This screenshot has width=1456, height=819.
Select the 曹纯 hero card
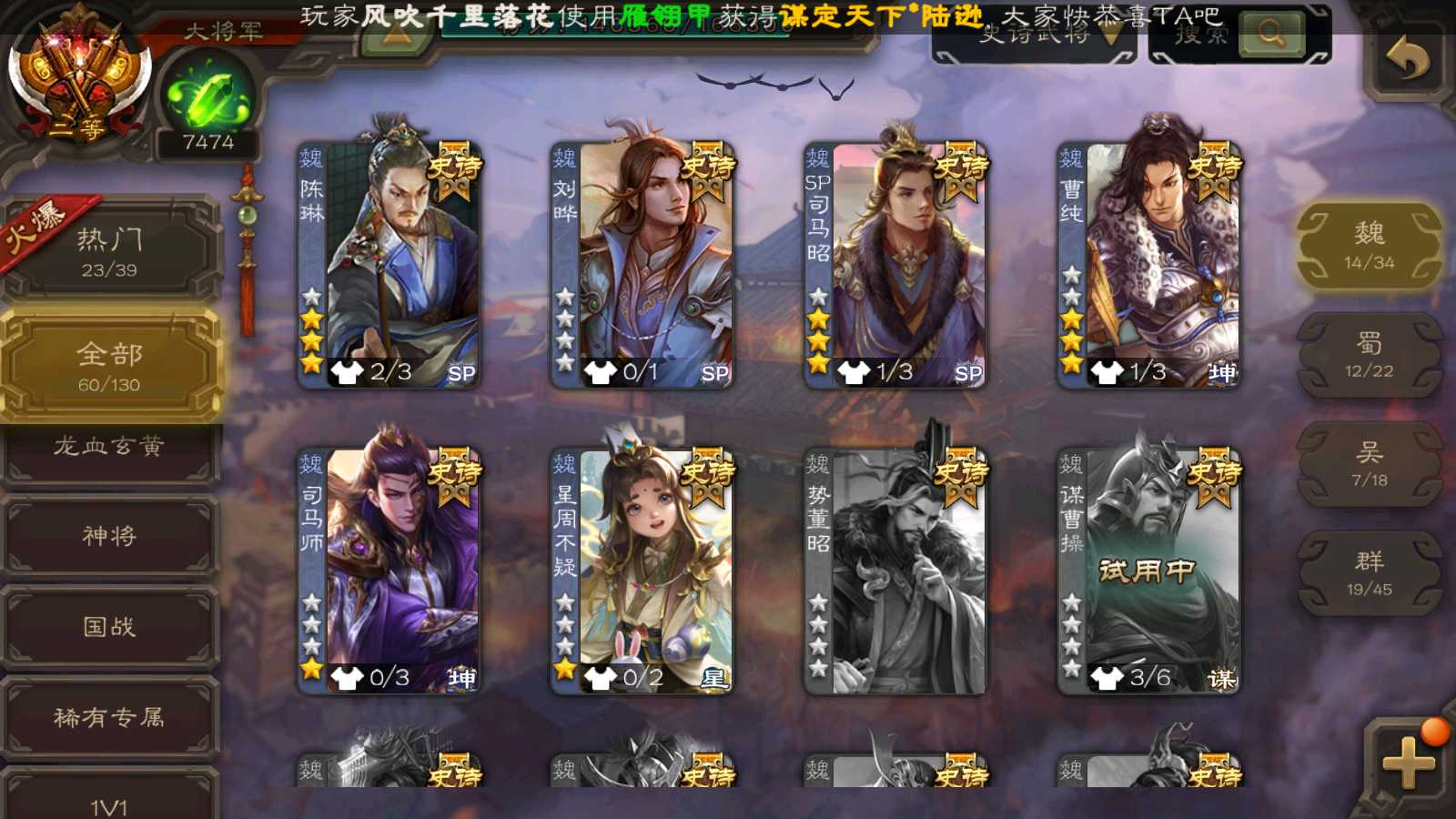pyautogui.click(x=1148, y=264)
